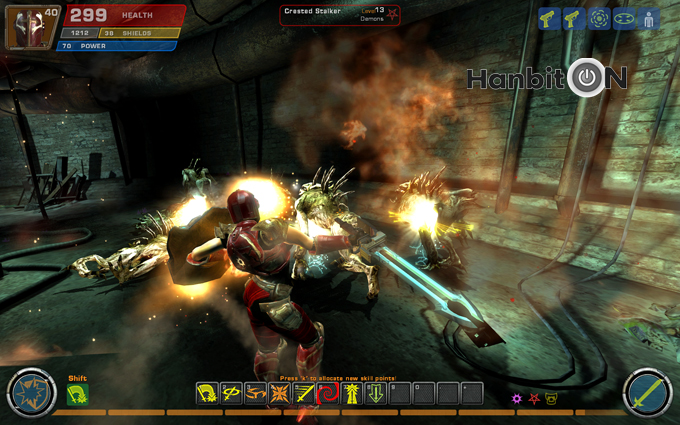This screenshot has height=425, width=680.
Task: Activate the green Shift skill icon
Action: [77, 395]
